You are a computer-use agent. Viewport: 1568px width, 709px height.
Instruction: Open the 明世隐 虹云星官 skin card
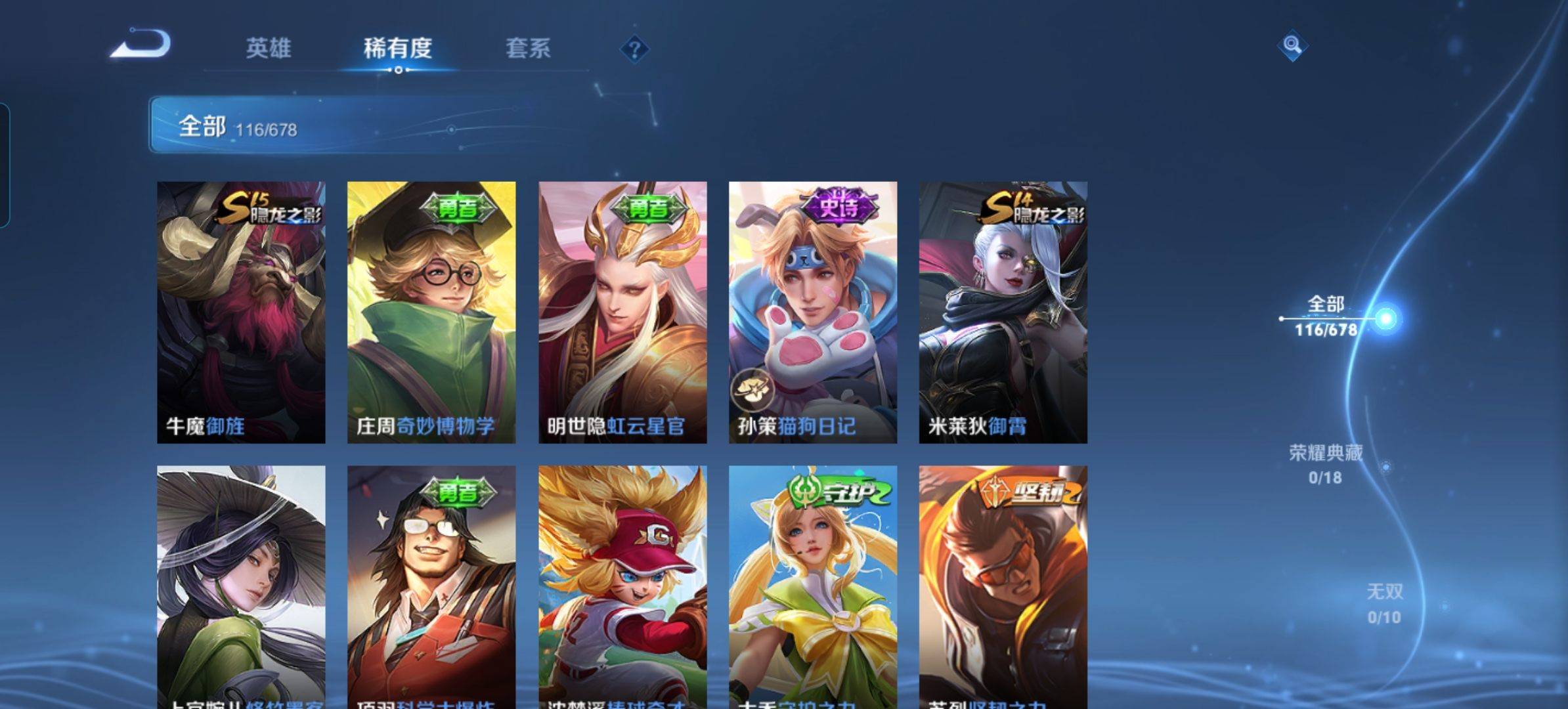tap(622, 312)
